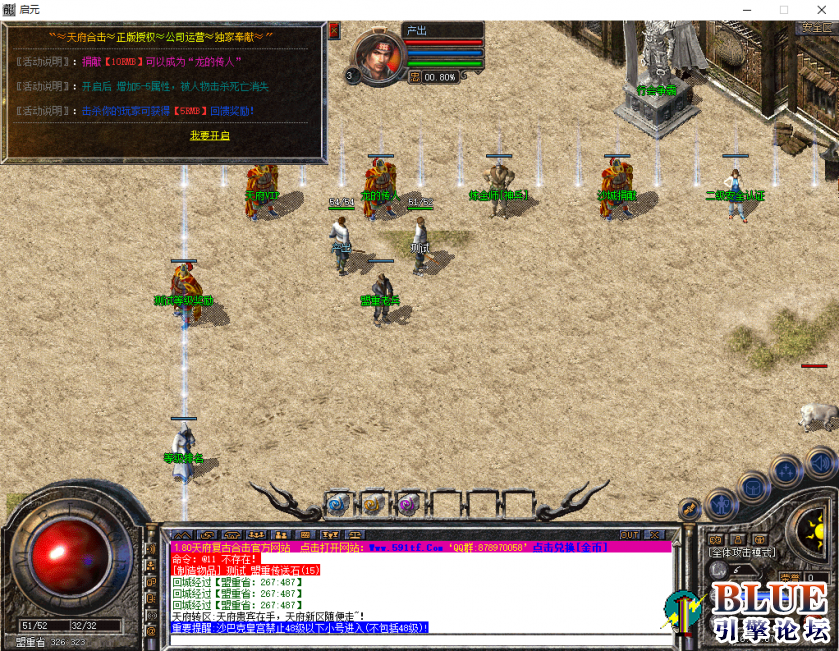The image size is (839, 651).
Task: Open the character equipment round button
Action: [x=720, y=504]
